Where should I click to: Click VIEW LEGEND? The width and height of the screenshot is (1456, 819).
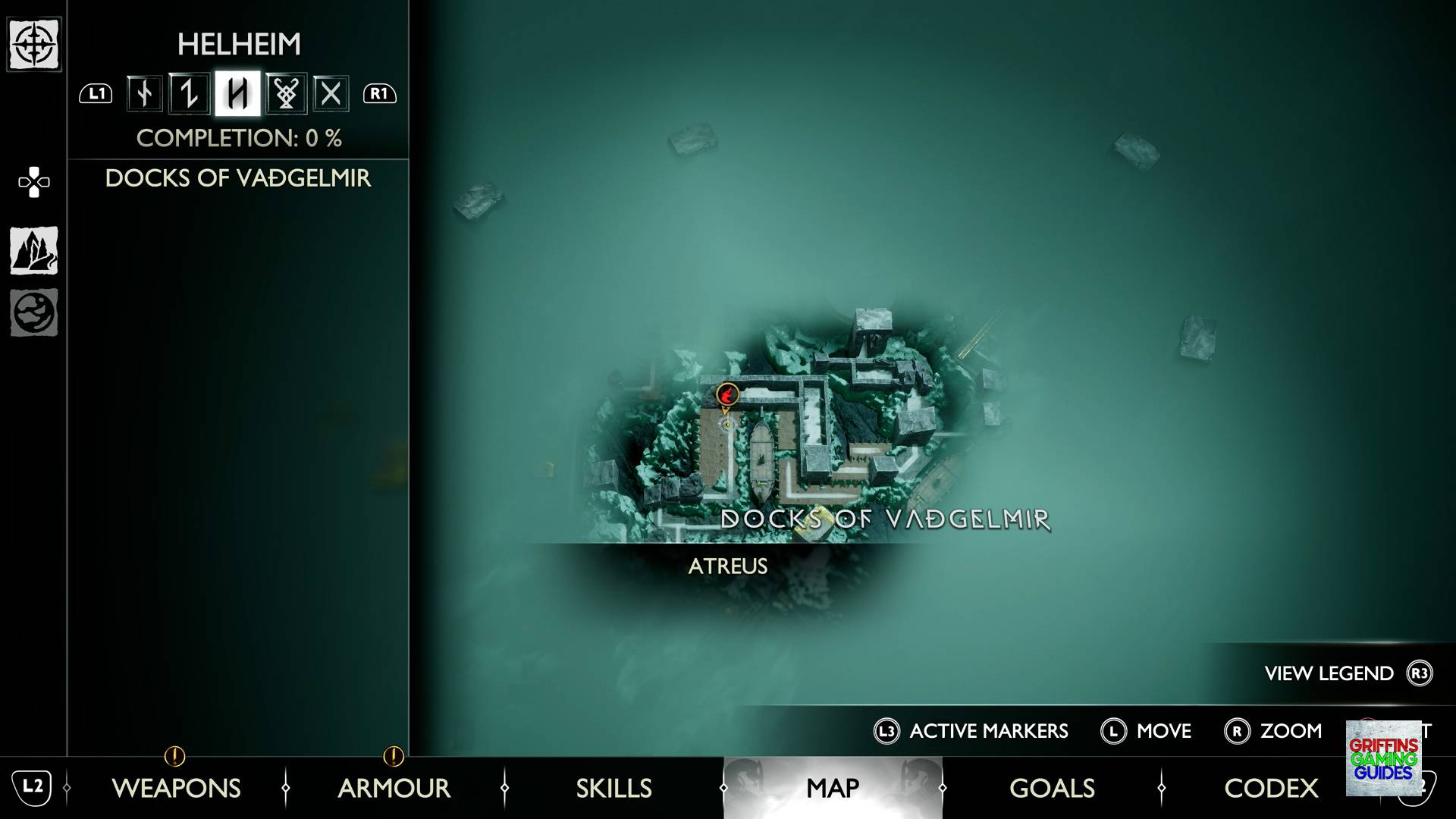tap(1327, 673)
